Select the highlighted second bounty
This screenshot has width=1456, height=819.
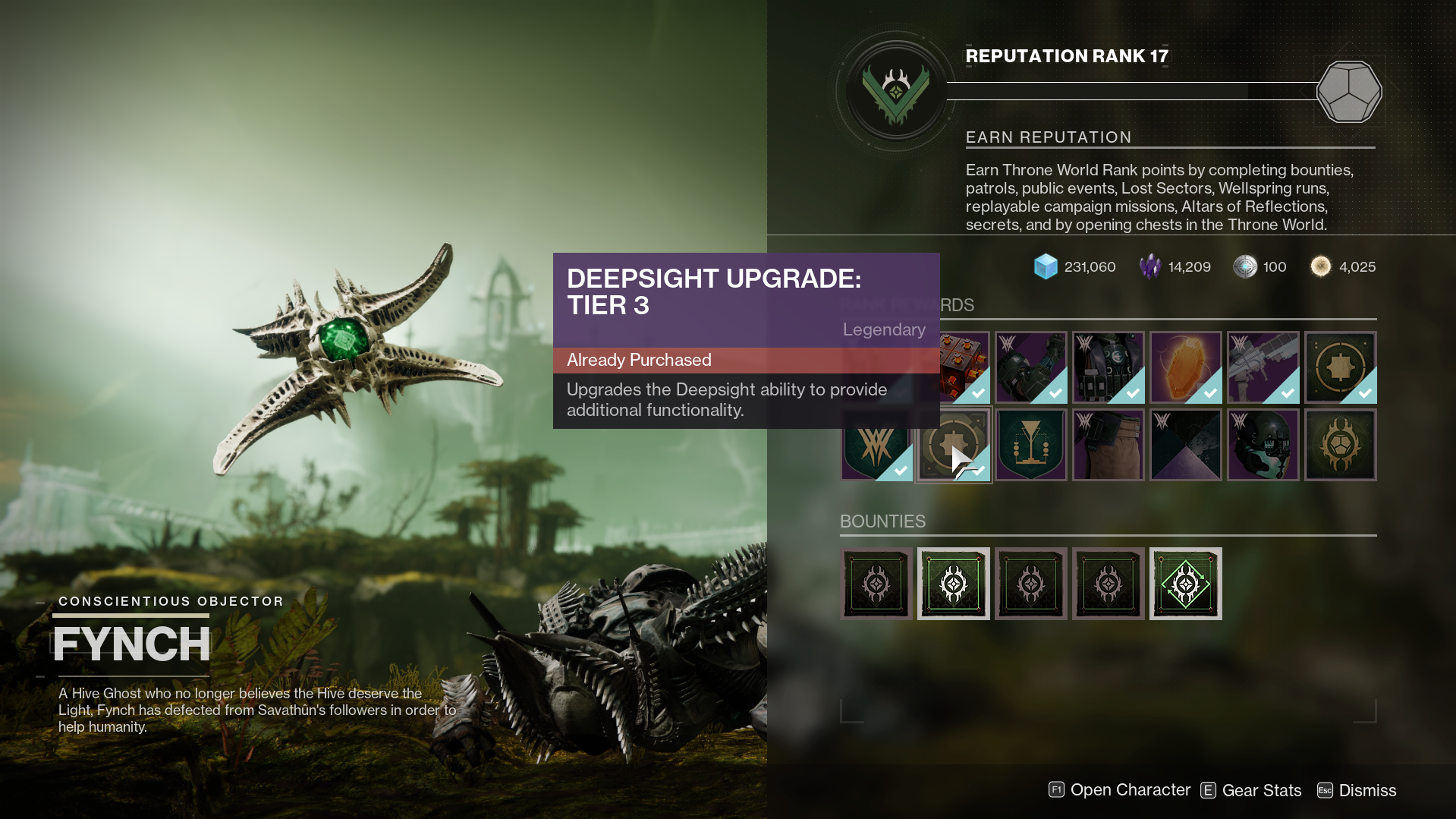[954, 584]
